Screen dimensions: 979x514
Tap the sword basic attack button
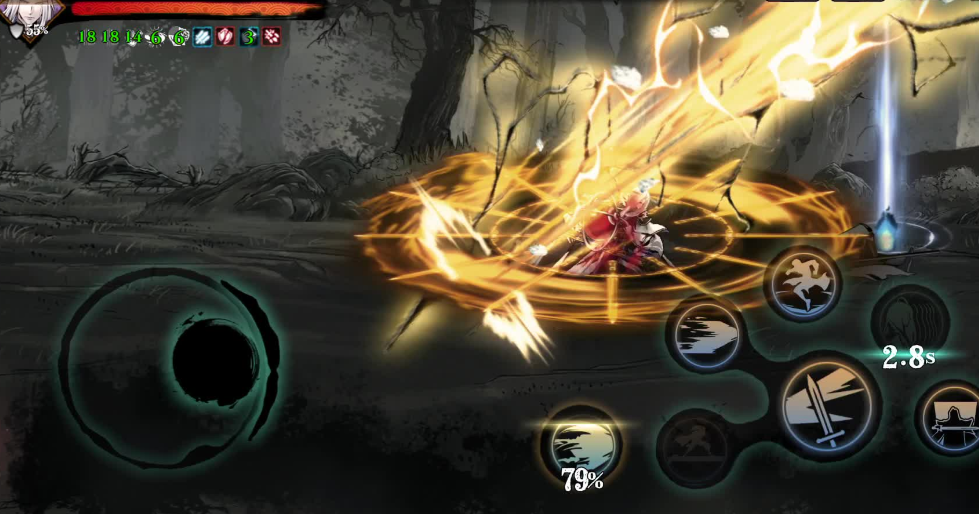pos(828,407)
